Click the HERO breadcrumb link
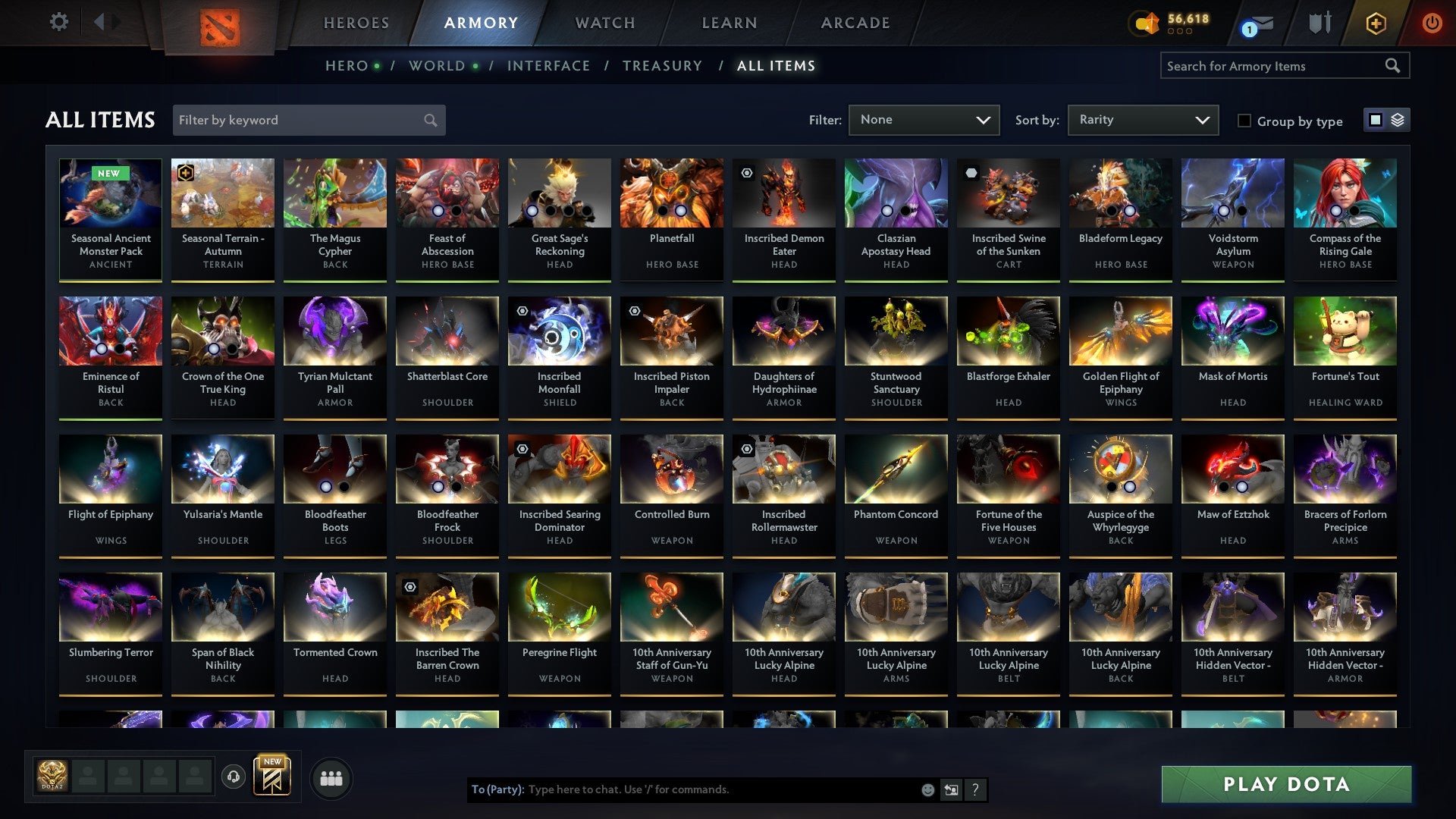The image size is (1456, 819). (348, 65)
